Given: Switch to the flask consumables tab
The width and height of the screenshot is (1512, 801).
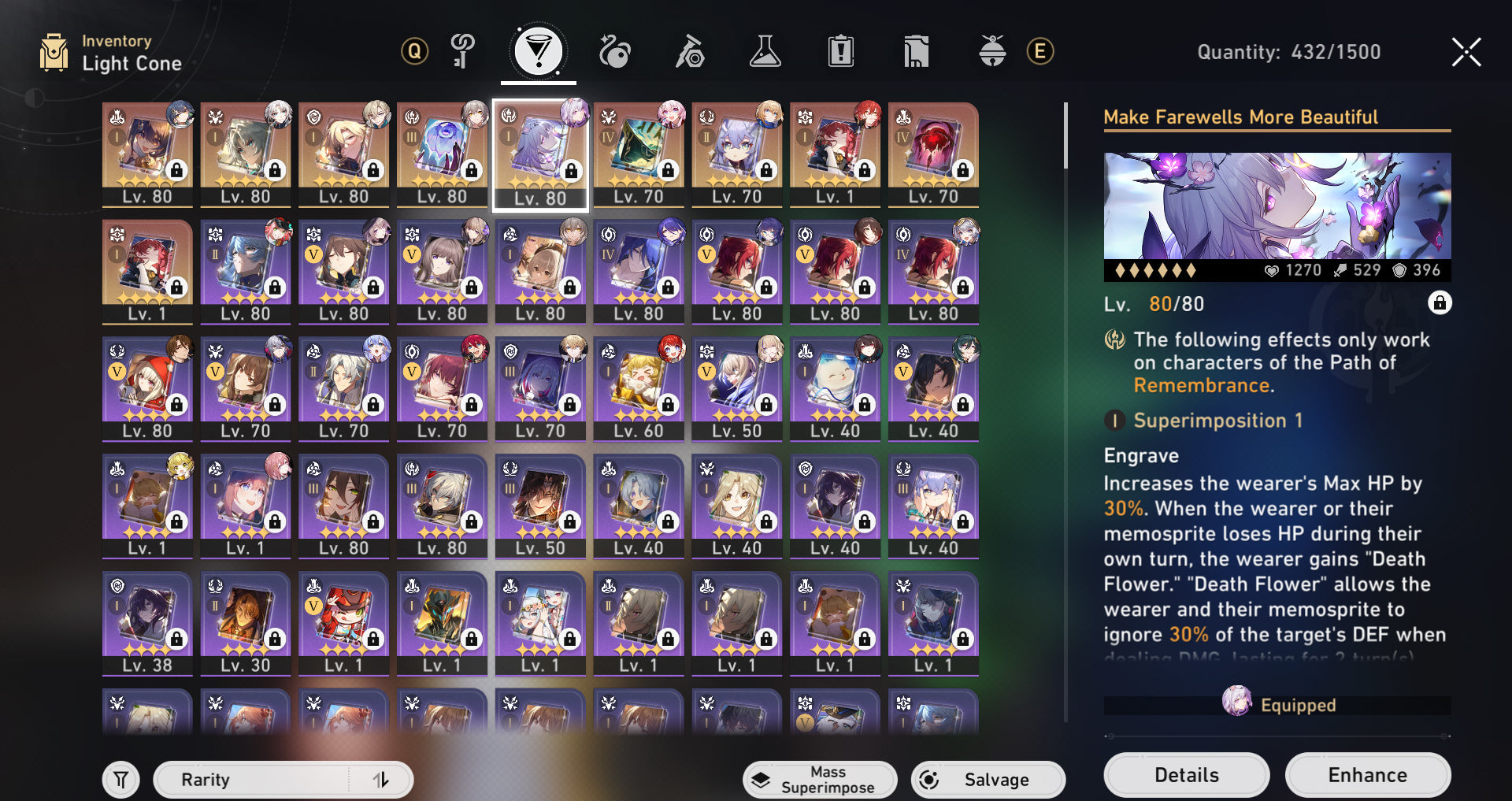Looking at the screenshot, I should tap(765, 52).
